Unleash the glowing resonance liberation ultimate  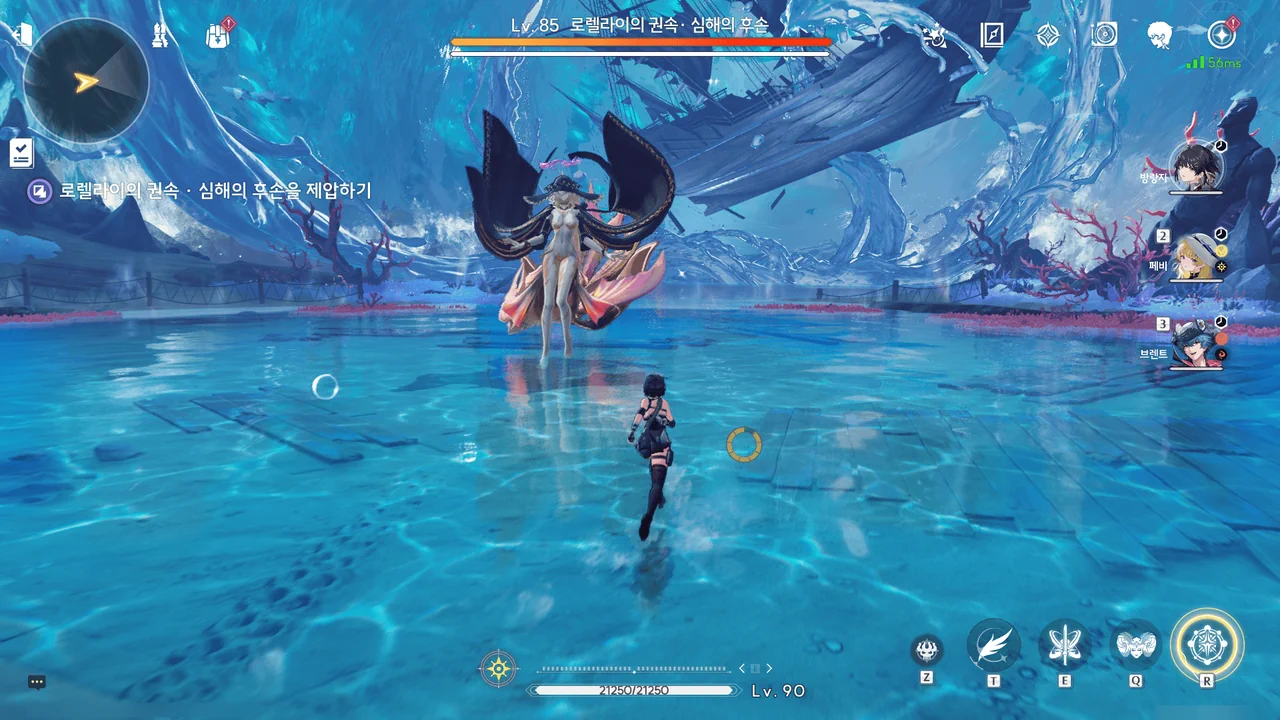[x=1207, y=645]
